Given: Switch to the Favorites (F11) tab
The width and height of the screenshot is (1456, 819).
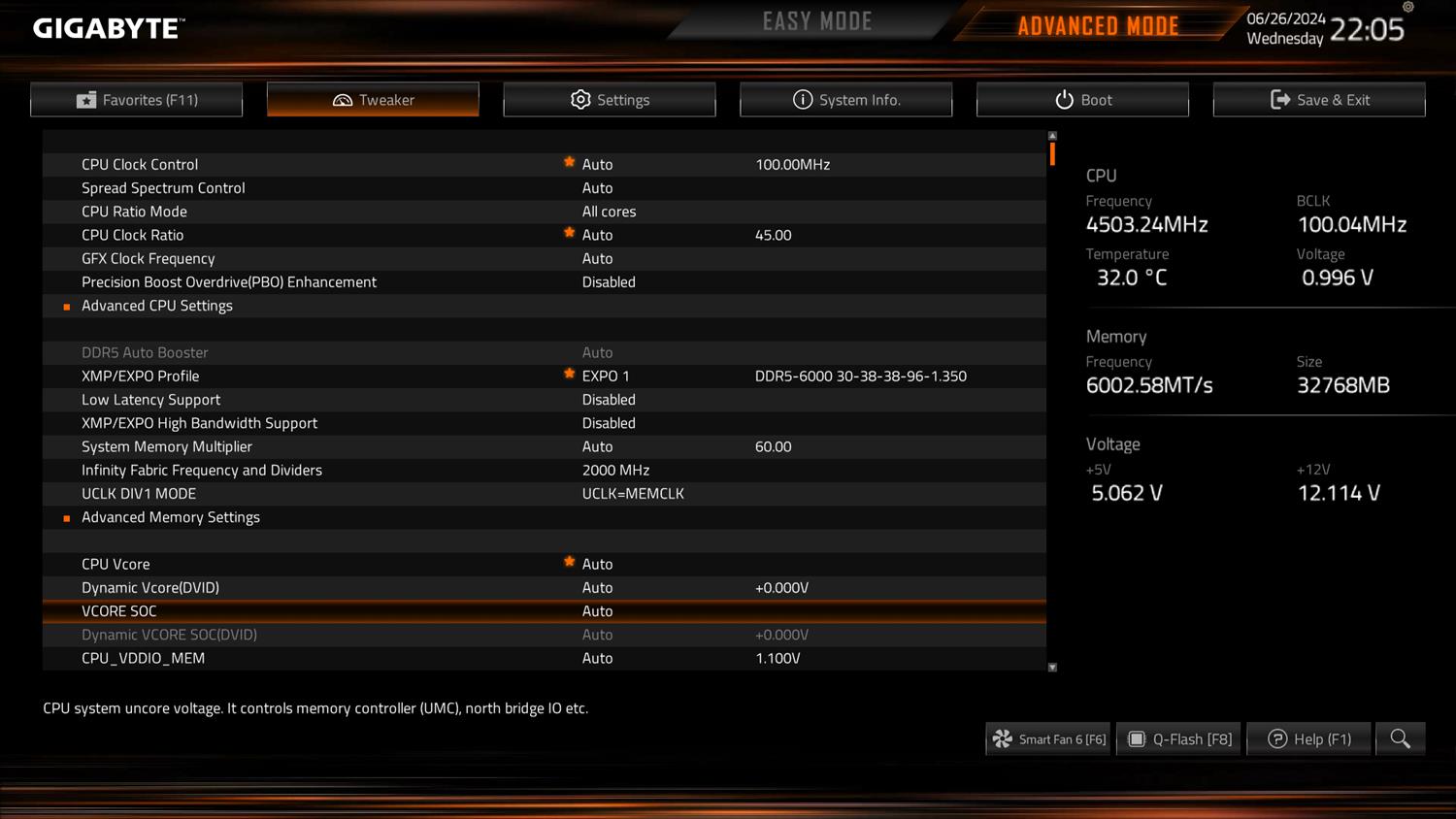Looking at the screenshot, I should [137, 100].
